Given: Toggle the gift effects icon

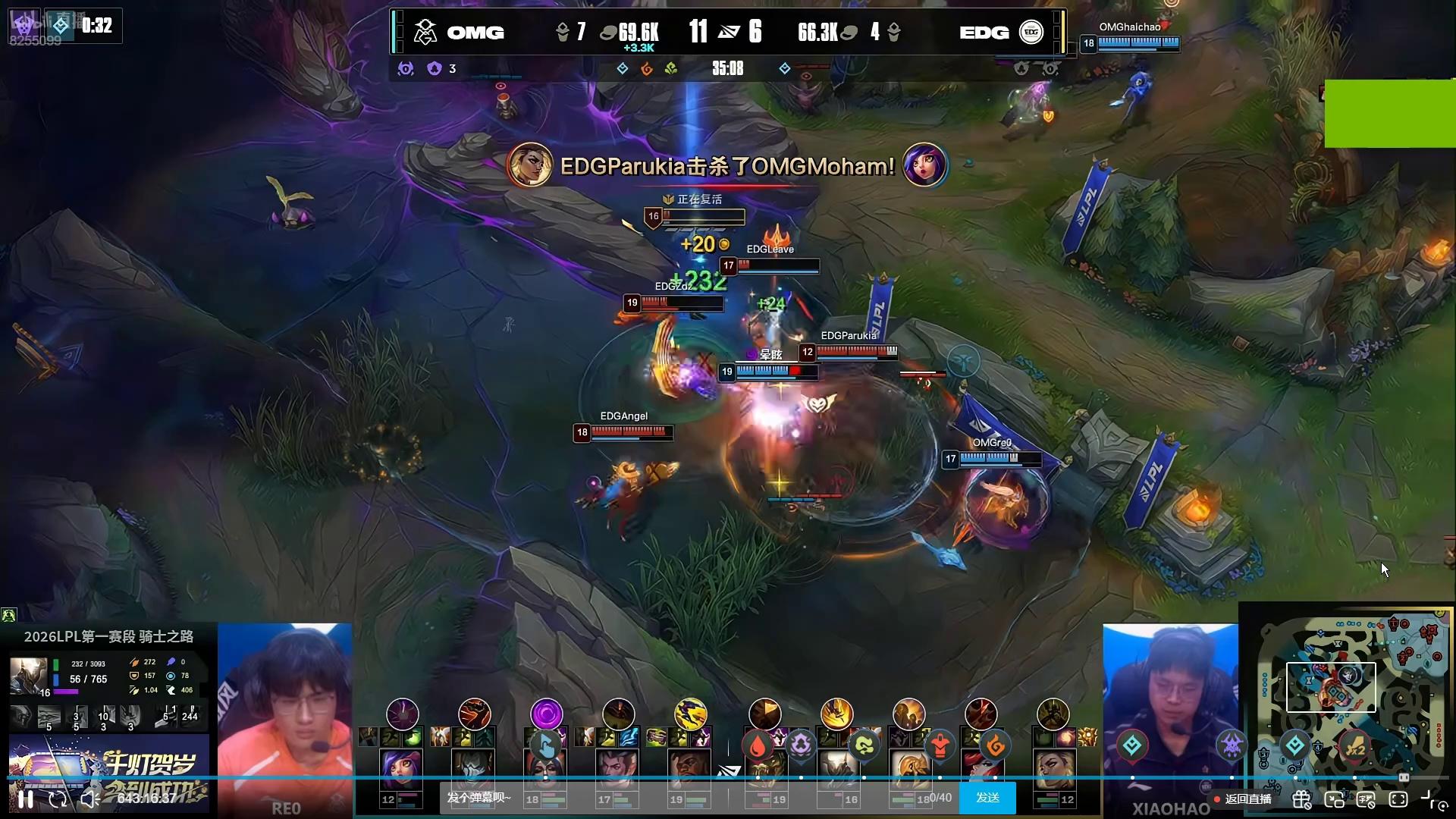Looking at the screenshot, I should [x=1302, y=799].
